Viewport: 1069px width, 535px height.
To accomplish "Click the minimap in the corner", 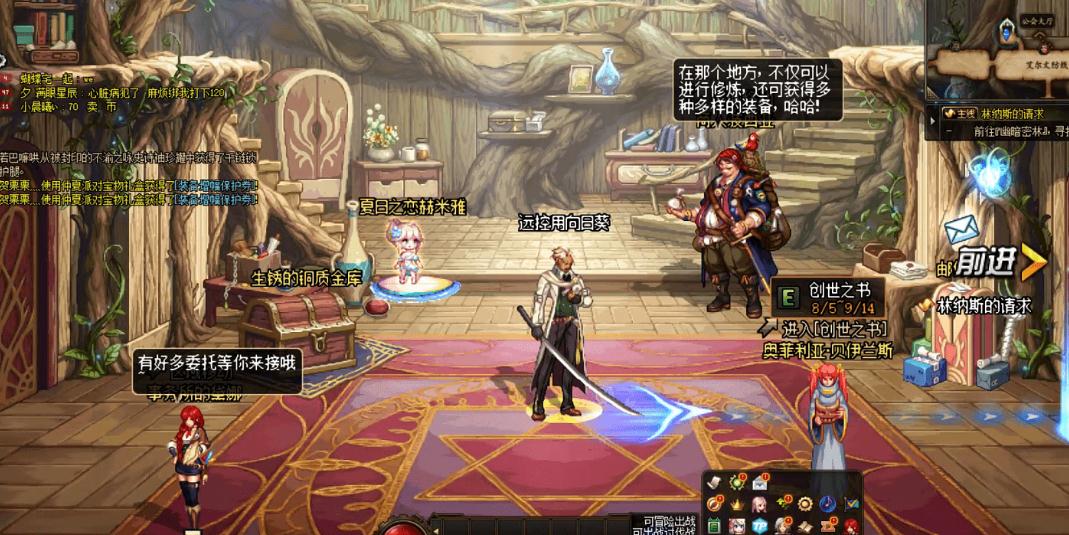I will click(997, 48).
